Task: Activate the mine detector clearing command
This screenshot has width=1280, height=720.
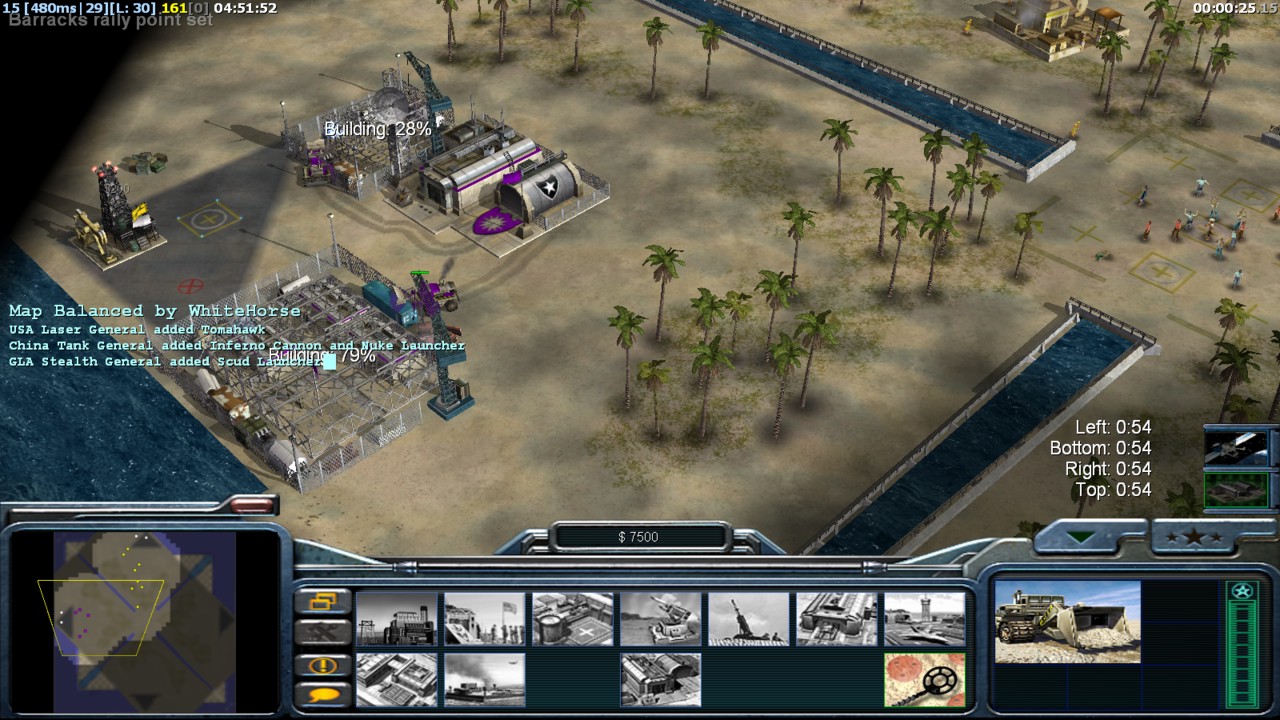Action: [925, 680]
